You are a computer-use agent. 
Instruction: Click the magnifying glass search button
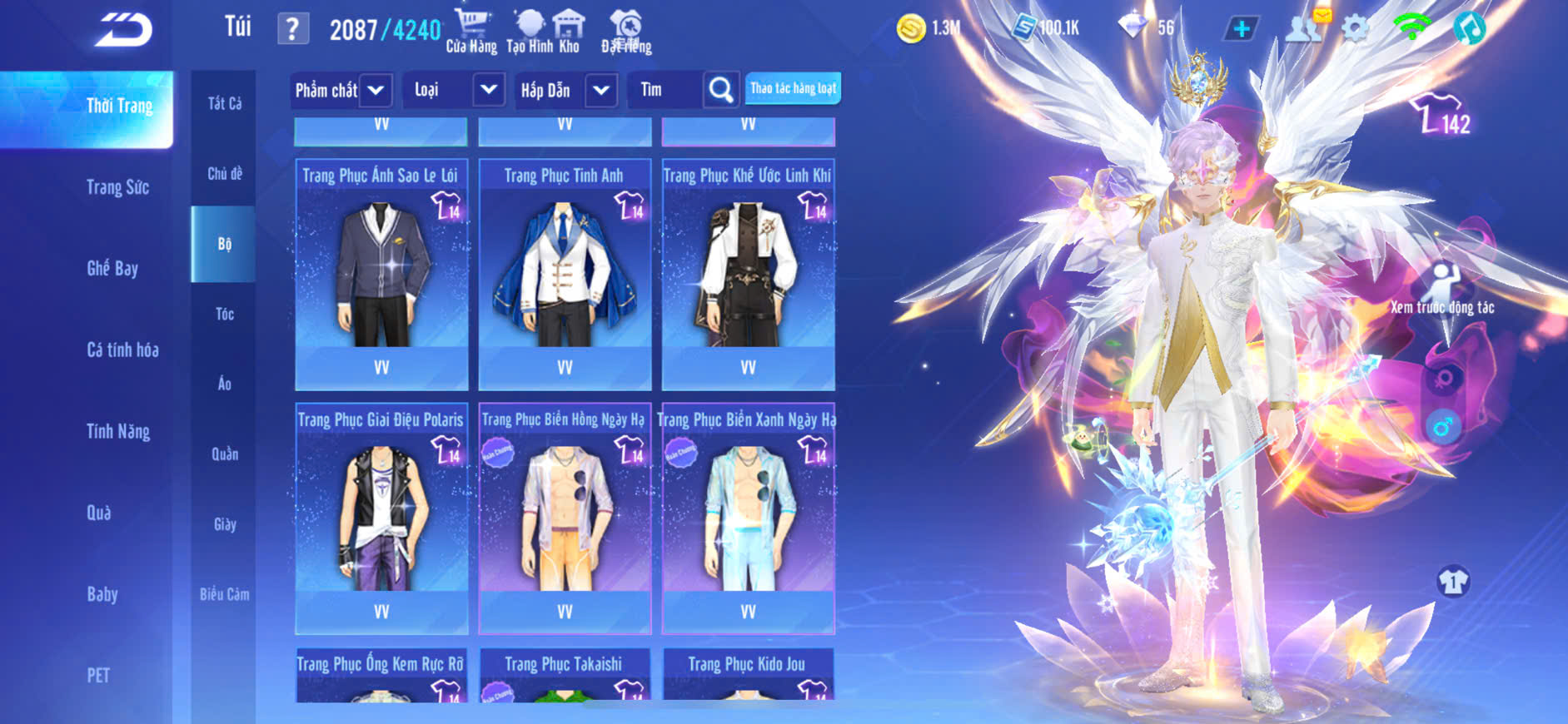(x=720, y=90)
